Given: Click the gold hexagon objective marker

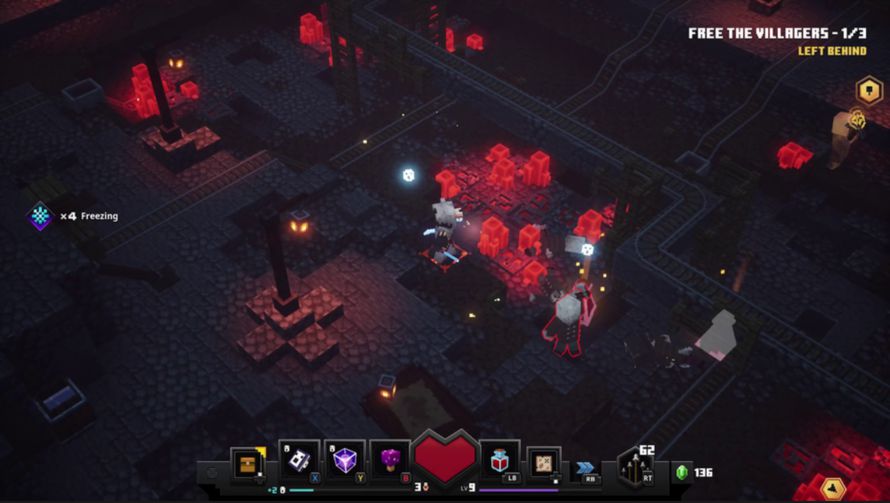Looking at the screenshot, I should point(869,90).
